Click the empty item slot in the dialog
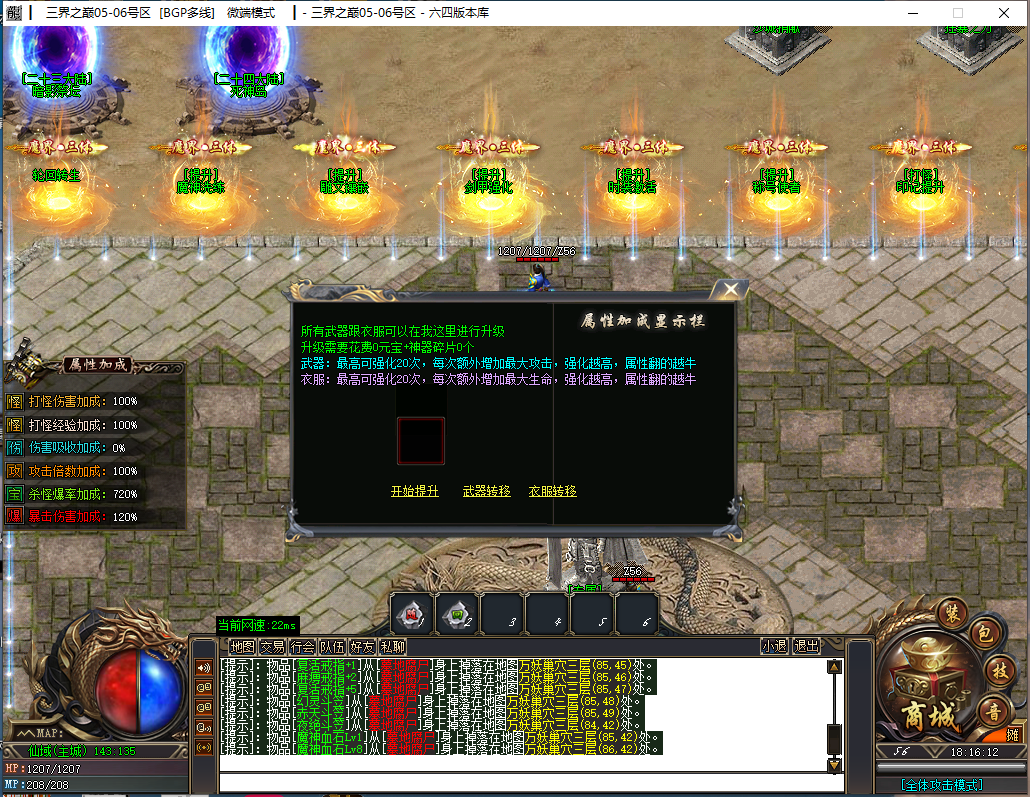Screen dimensions: 1030x797 coord(421,441)
